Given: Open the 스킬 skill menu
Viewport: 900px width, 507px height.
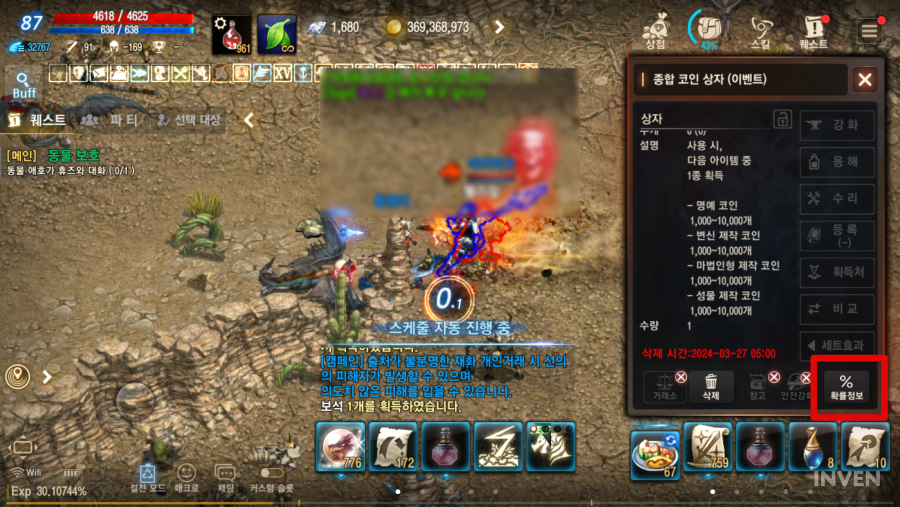Looking at the screenshot, I should [761, 30].
